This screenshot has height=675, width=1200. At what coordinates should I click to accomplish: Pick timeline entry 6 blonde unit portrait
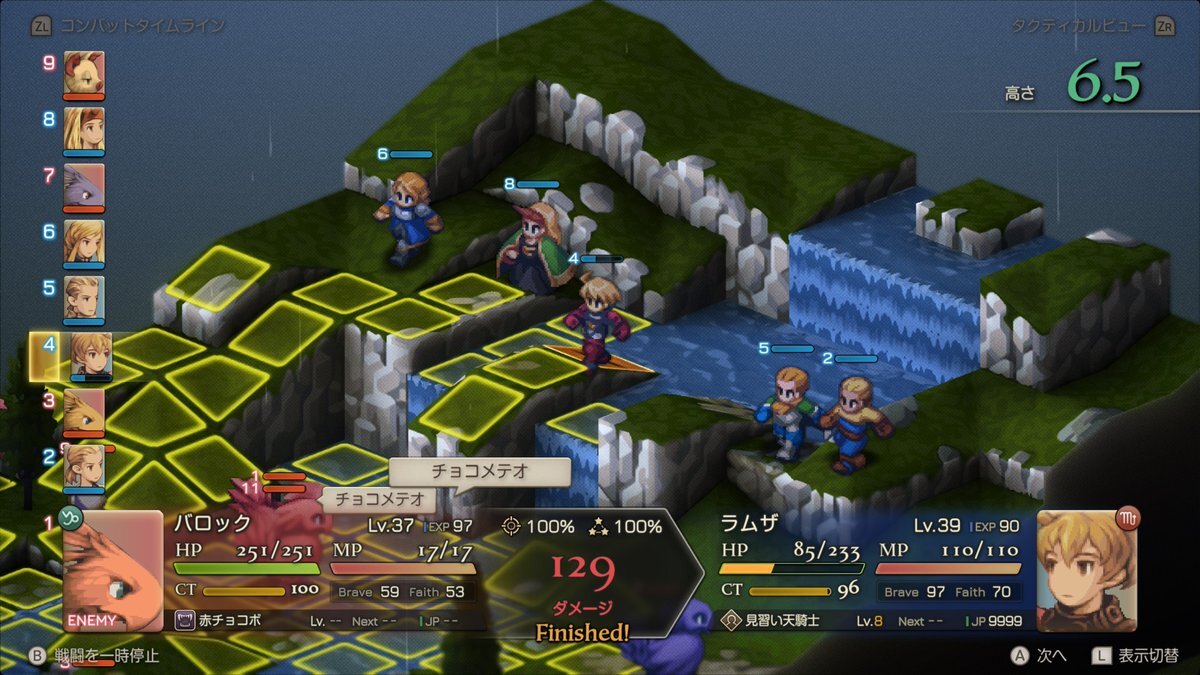84,241
